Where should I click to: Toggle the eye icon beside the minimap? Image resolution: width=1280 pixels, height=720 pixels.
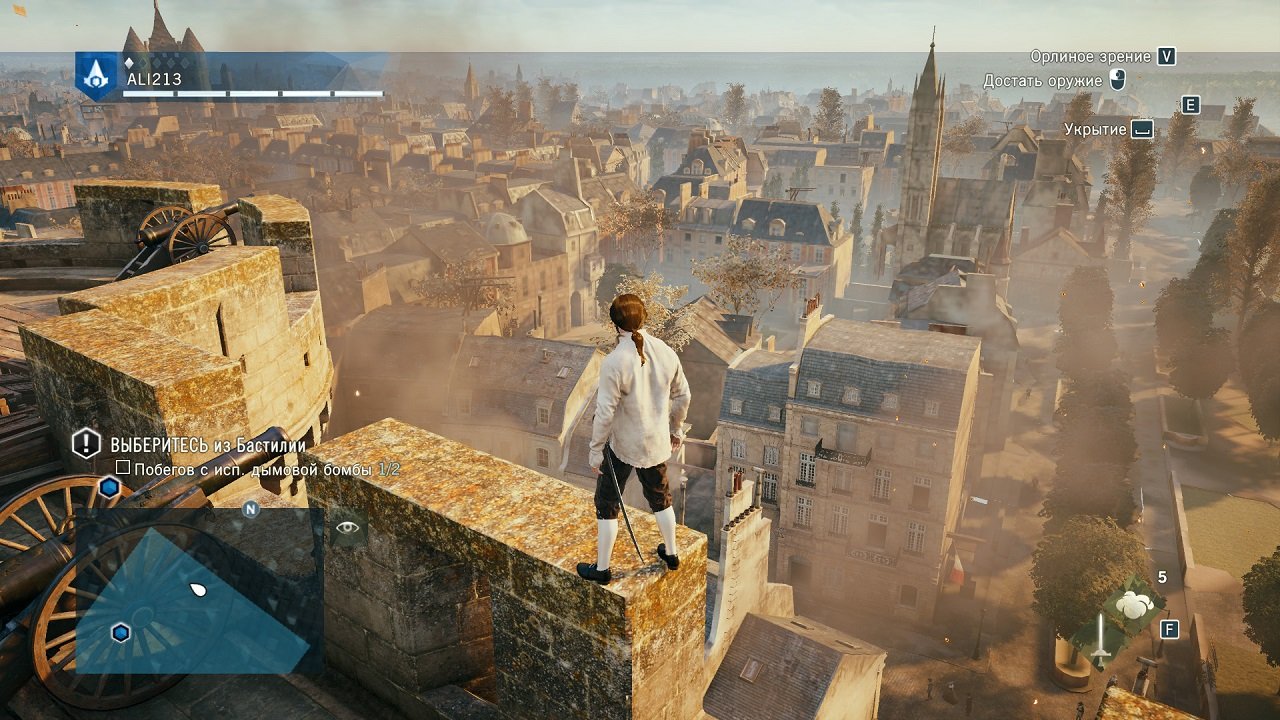click(x=347, y=526)
